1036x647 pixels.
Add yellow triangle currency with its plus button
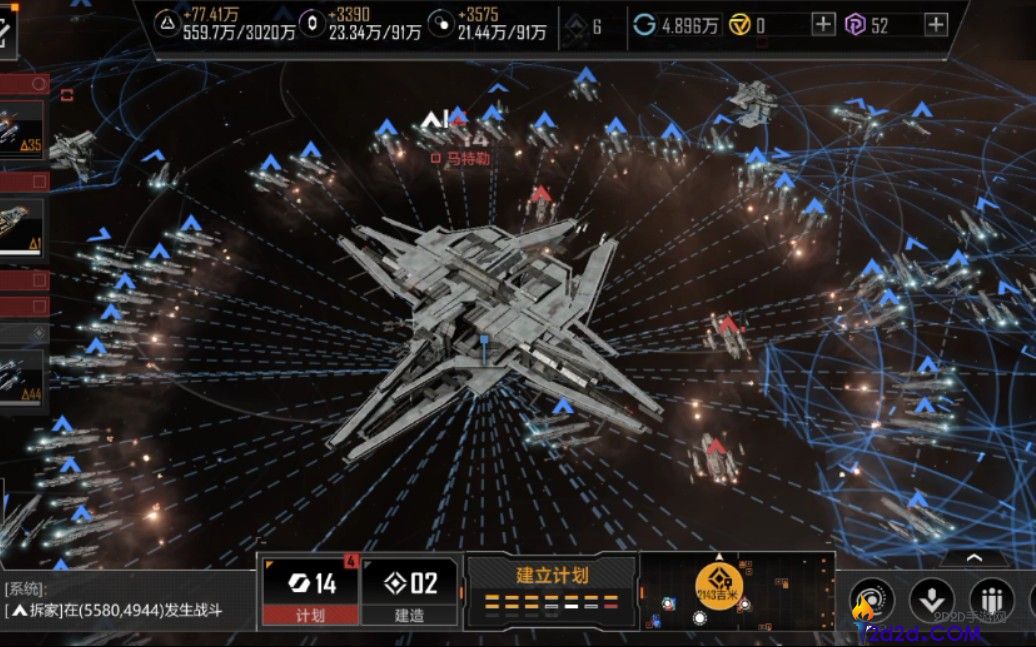(x=823, y=25)
